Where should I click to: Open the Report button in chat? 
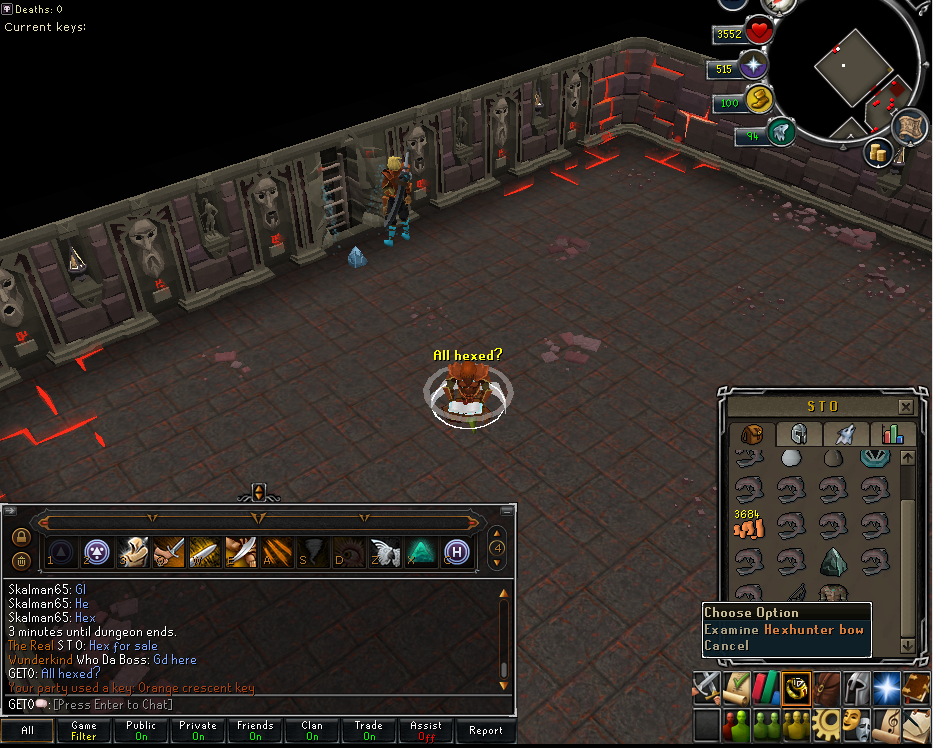click(x=486, y=731)
